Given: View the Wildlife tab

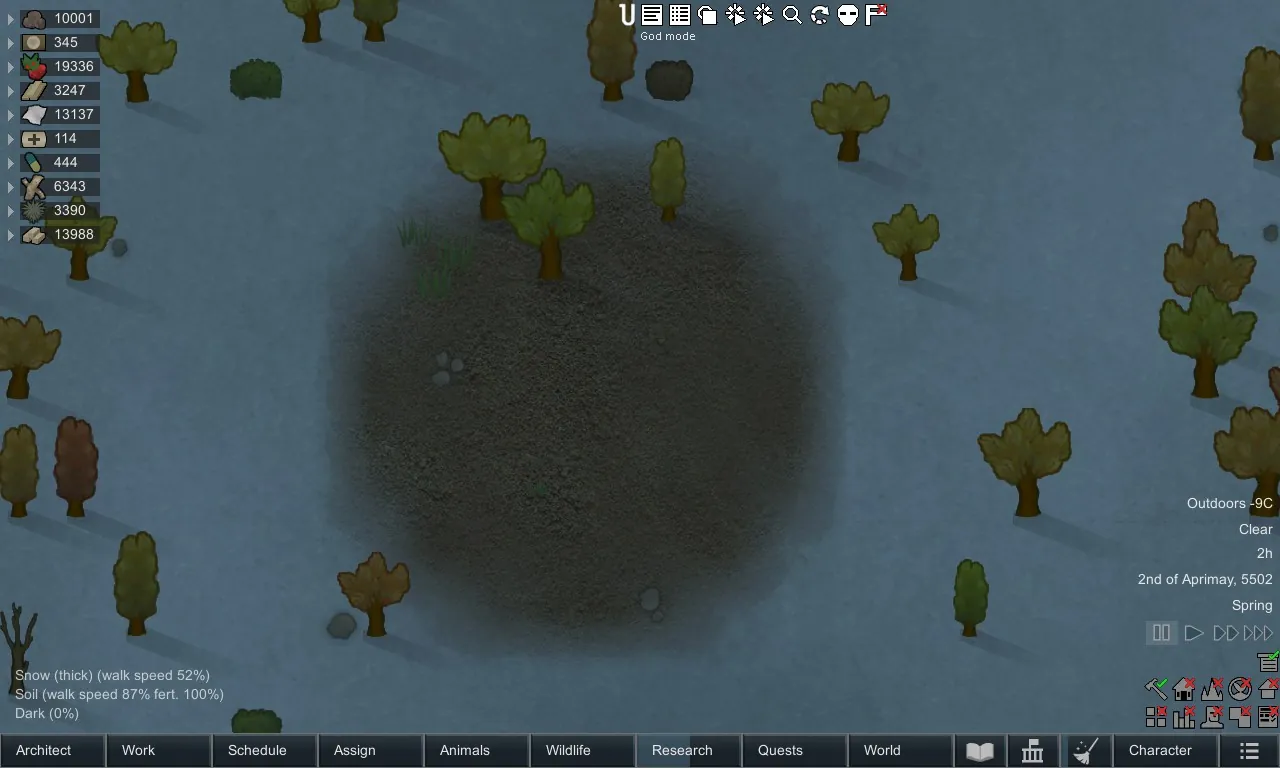Looking at the screenshot, I should click(582, 750).
